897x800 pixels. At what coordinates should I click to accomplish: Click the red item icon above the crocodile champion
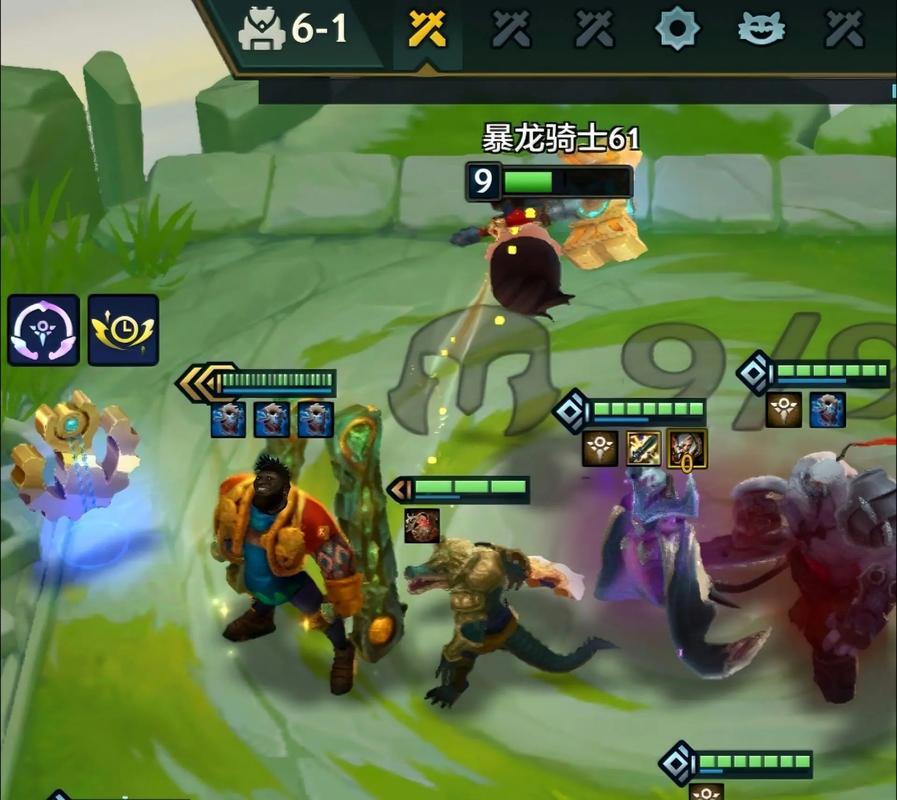click(x=422, y=525)
